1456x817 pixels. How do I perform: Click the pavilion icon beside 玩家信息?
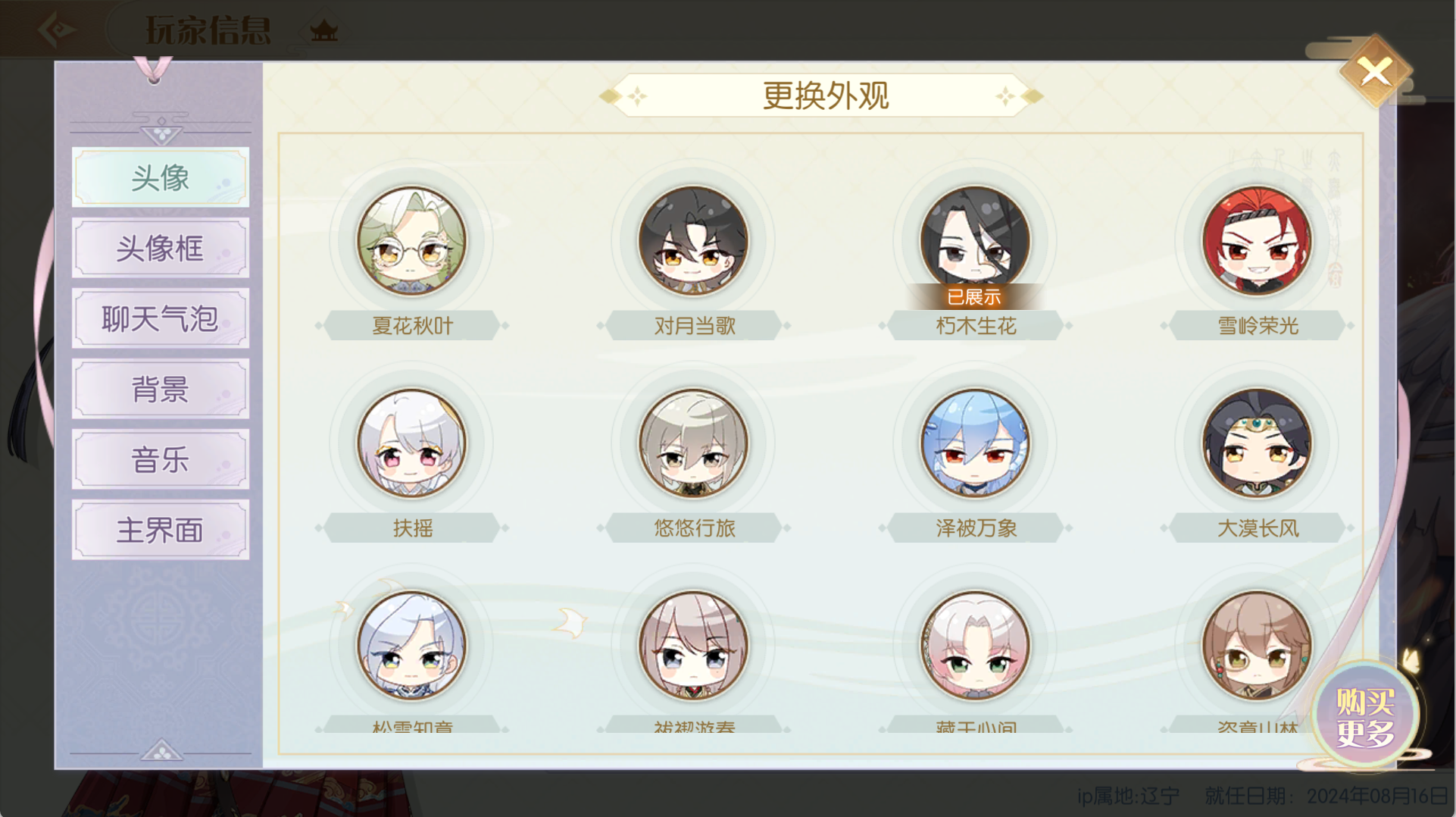click(x=324, y=30)
